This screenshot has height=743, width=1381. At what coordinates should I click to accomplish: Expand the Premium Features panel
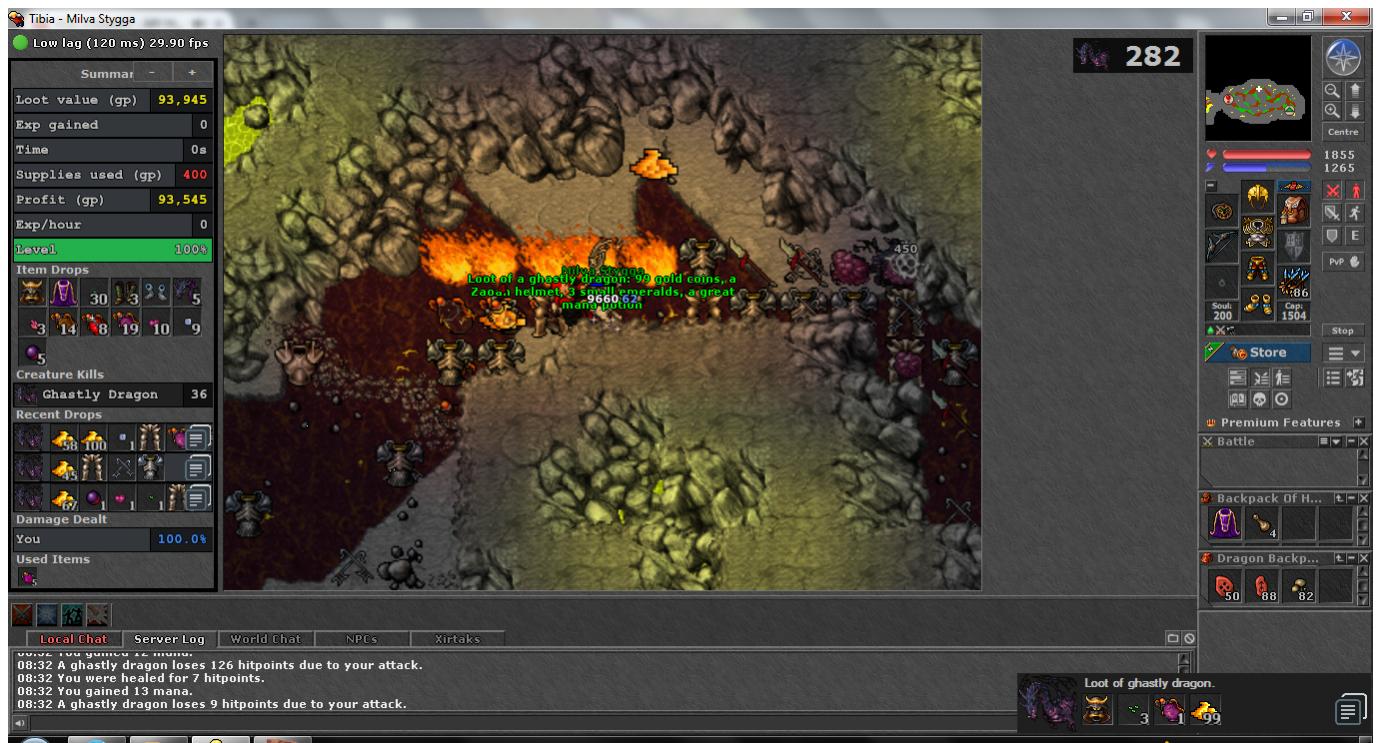tap(1358, 423)
